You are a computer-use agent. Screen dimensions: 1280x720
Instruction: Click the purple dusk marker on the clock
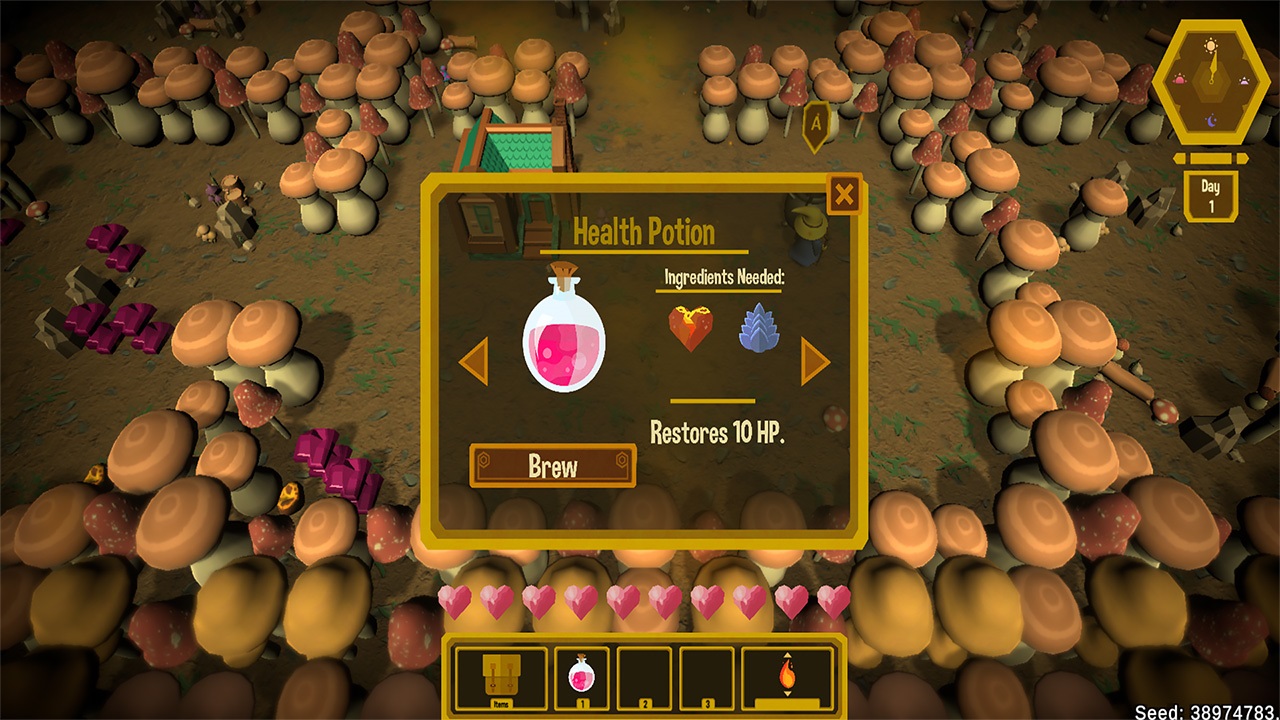(1243, 80)
